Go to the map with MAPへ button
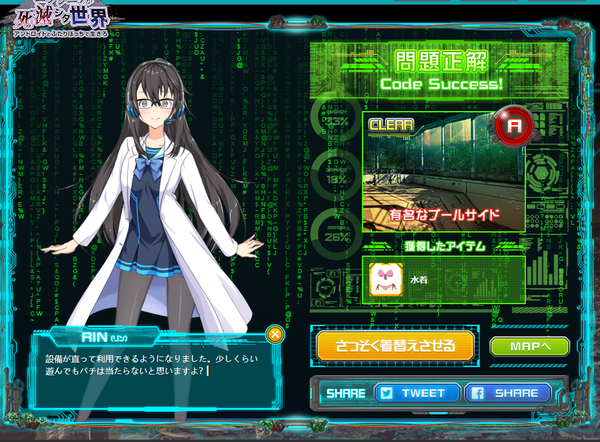 point(530,346)
